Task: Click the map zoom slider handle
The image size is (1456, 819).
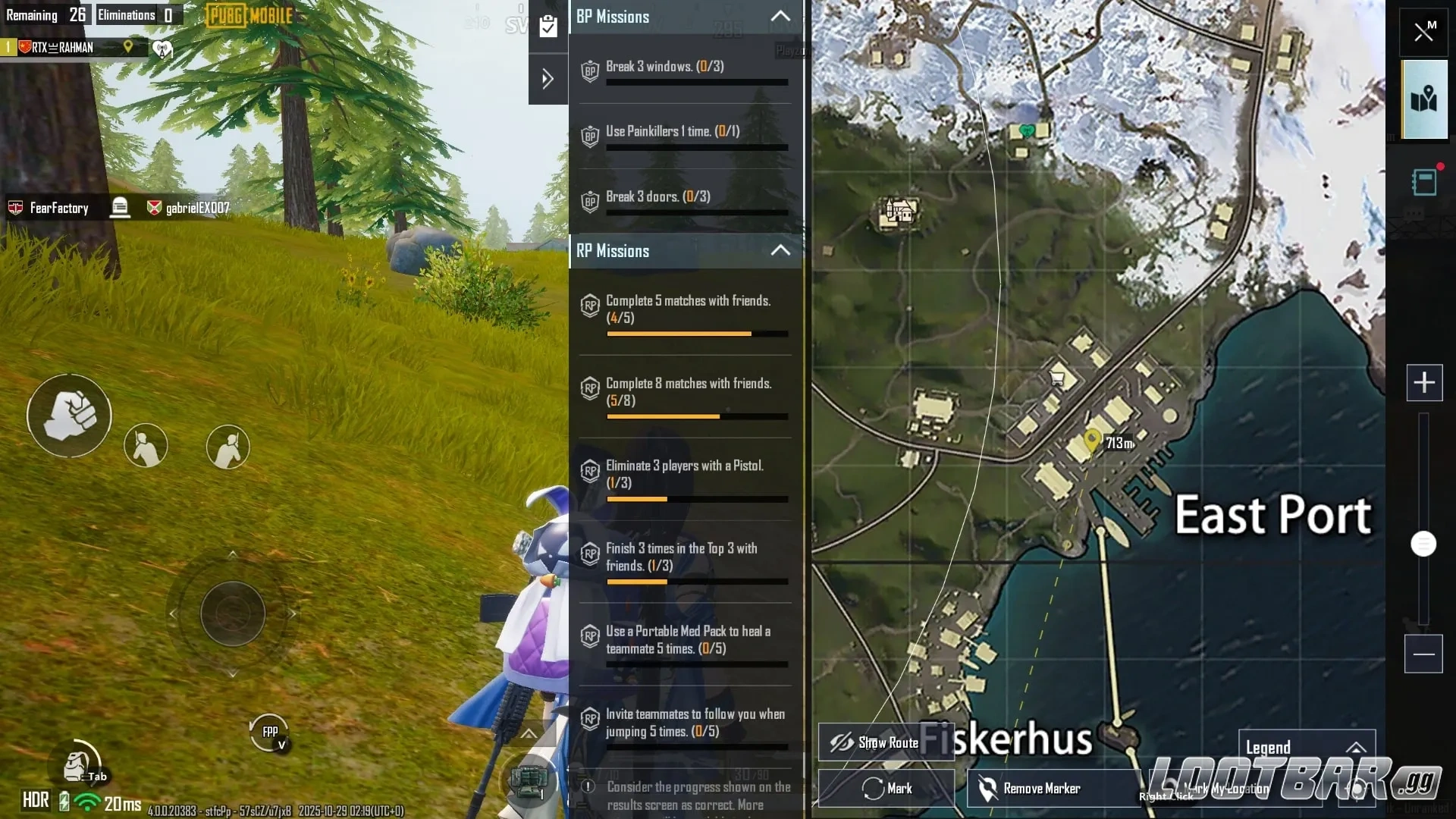Action: 1424,544
